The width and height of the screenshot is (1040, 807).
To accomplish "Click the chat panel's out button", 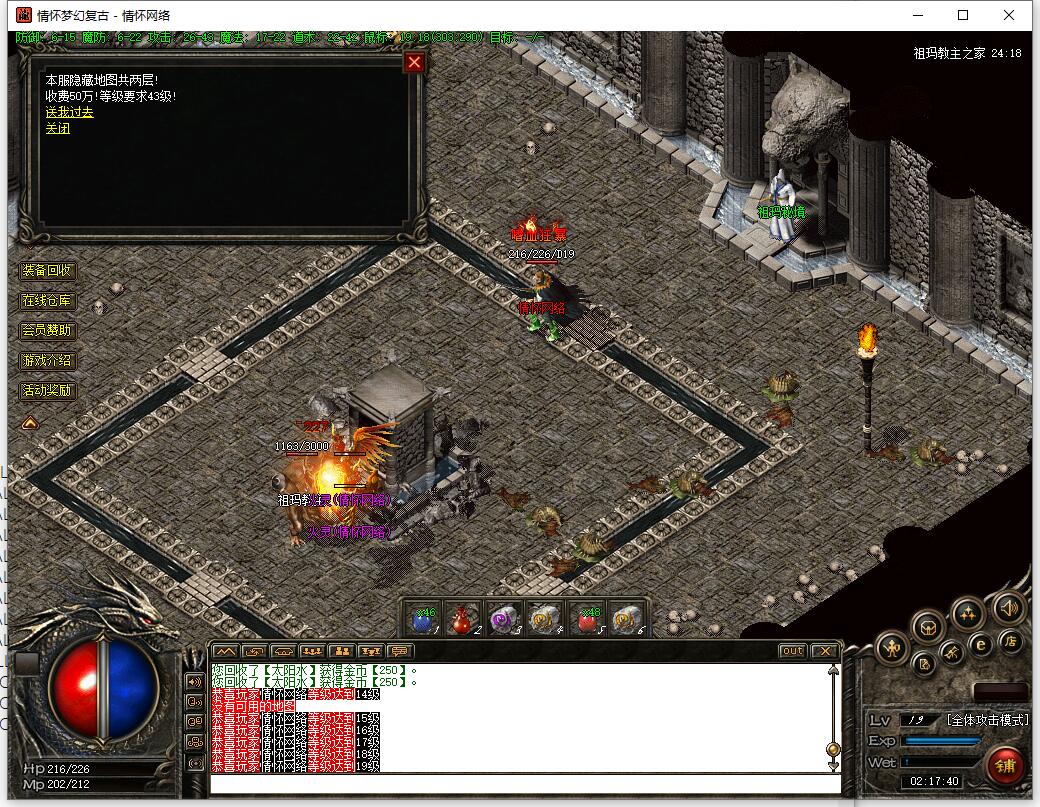I will [792, 651].
